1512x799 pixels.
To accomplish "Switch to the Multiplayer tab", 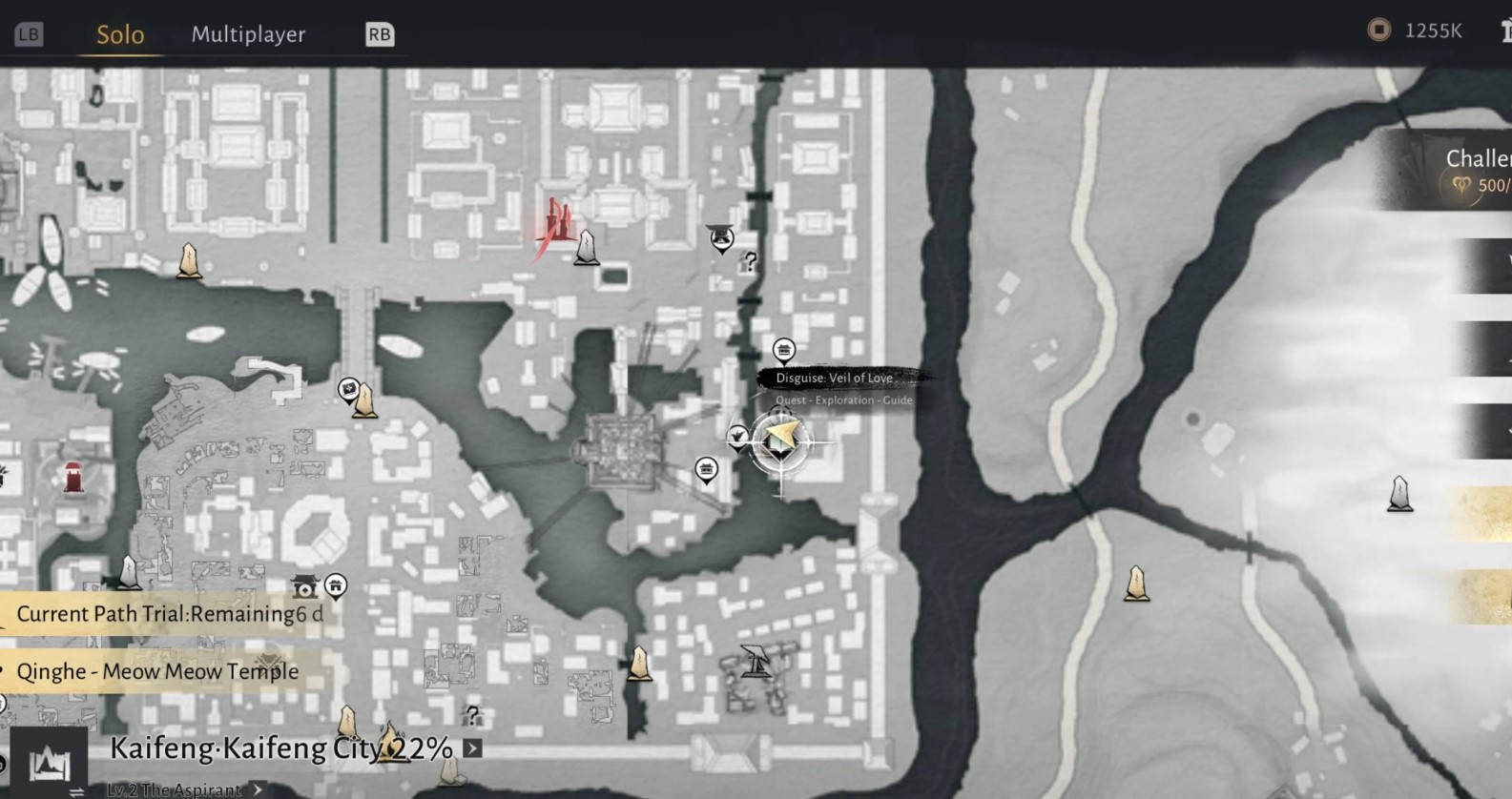I will [x=248, y=34].
